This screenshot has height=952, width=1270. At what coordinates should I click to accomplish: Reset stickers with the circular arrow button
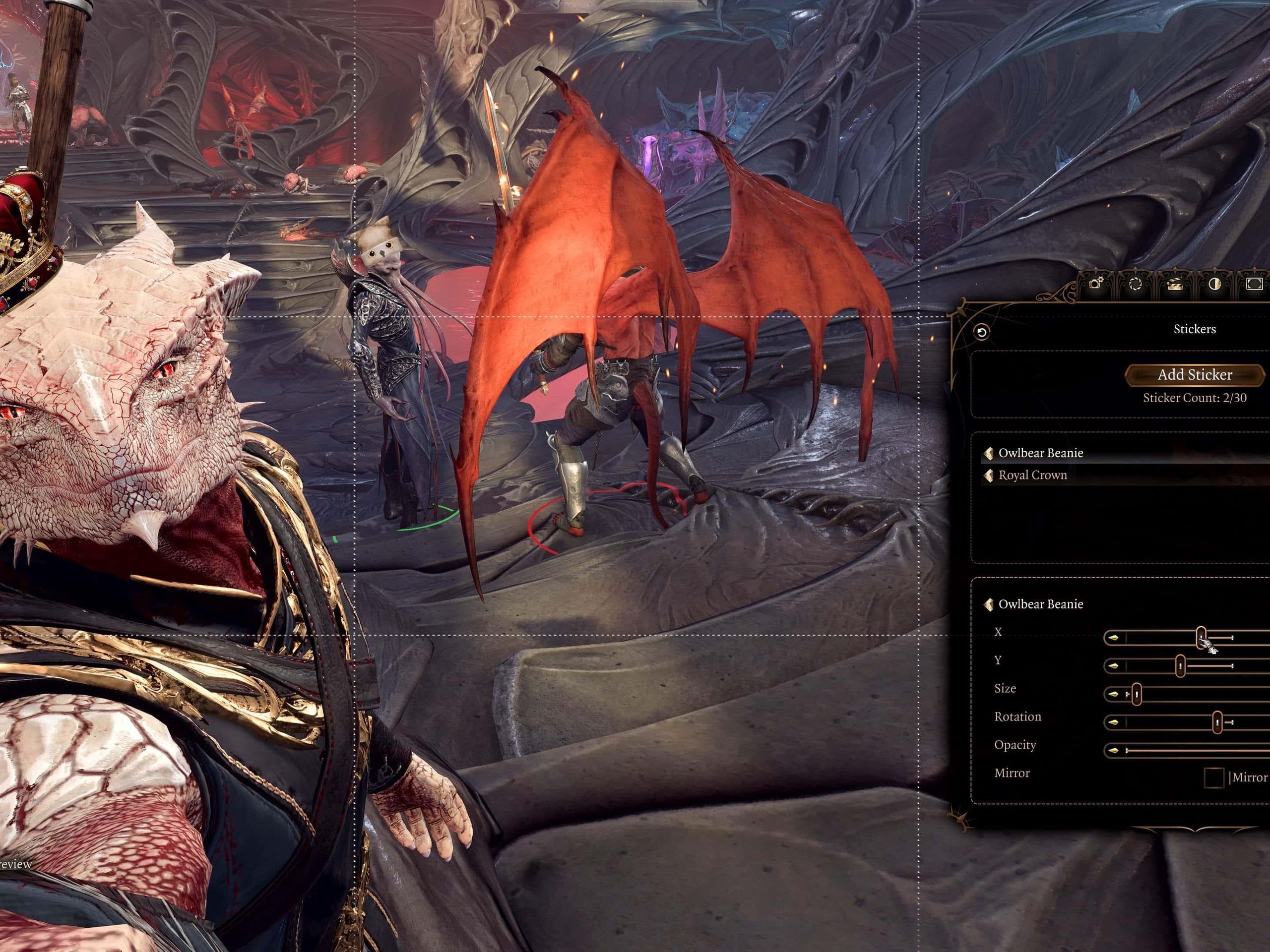point(982,332)
